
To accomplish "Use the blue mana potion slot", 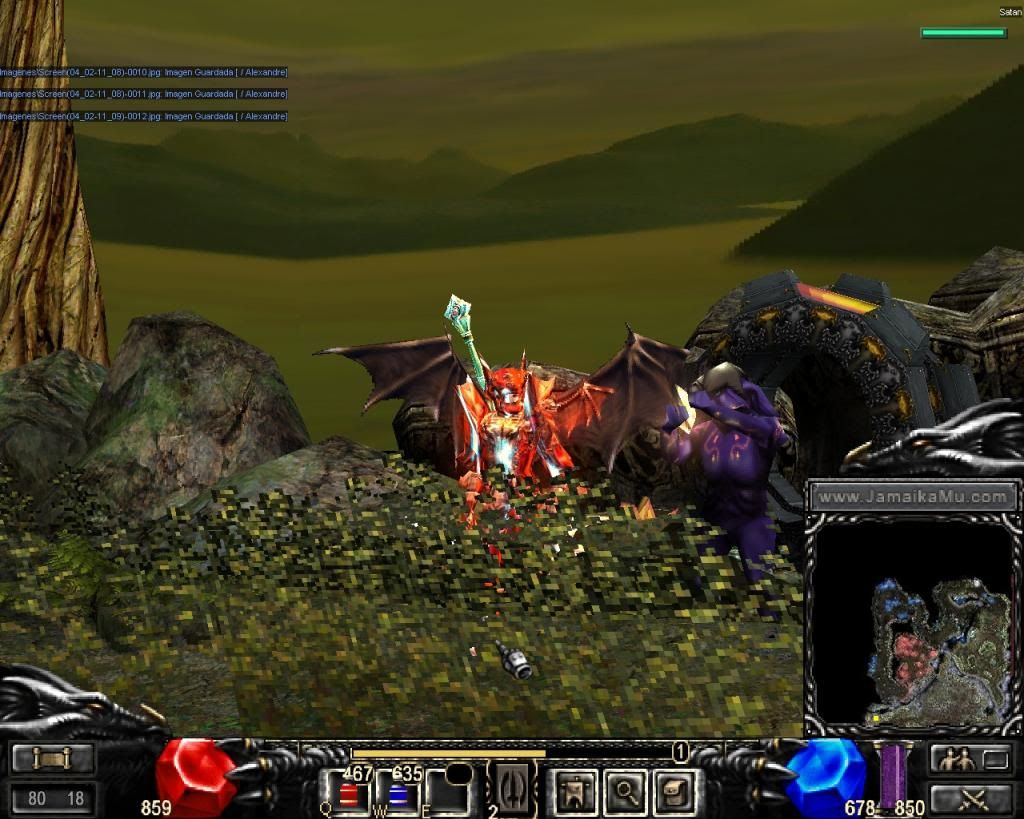I will 399,795.
